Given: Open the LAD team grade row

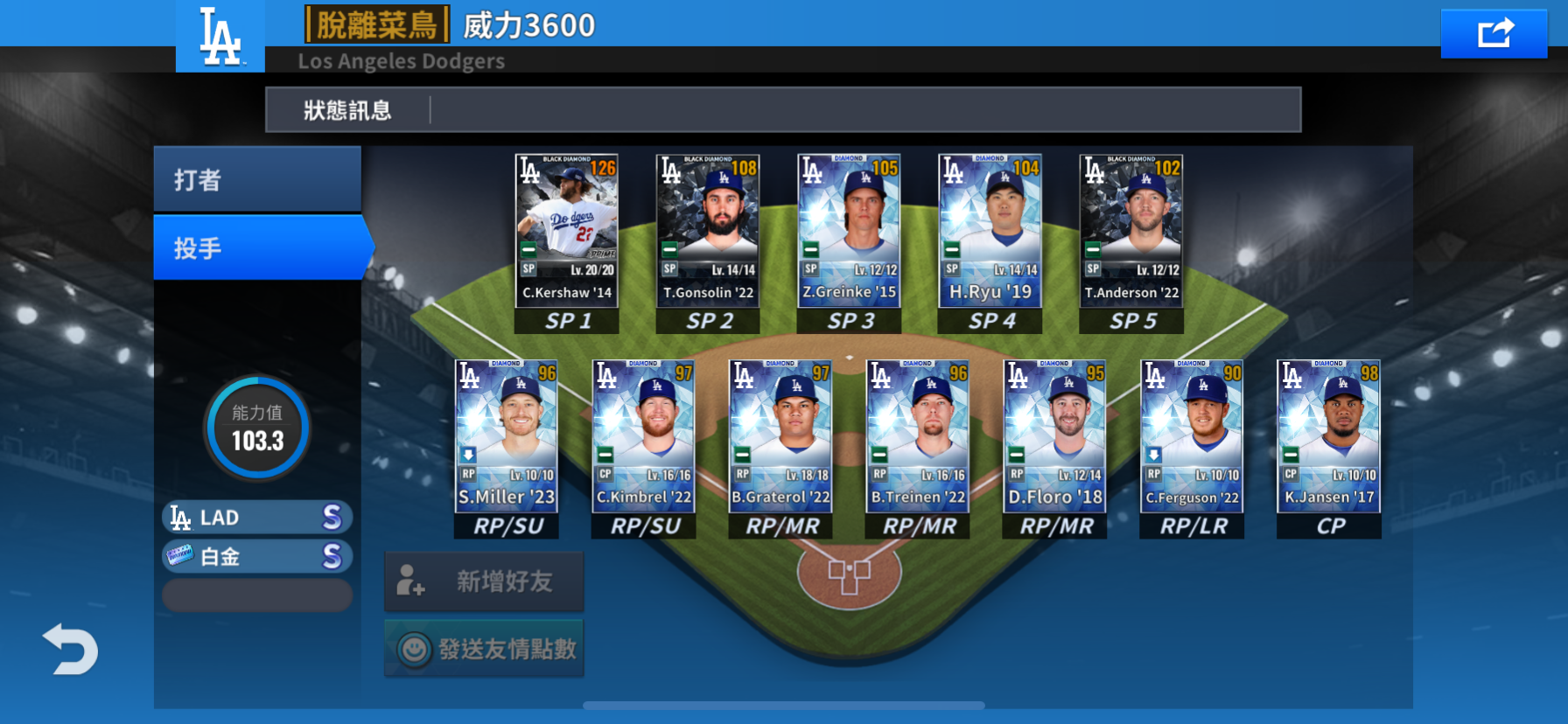Looking at the screenshot, I should click(255, 517).
